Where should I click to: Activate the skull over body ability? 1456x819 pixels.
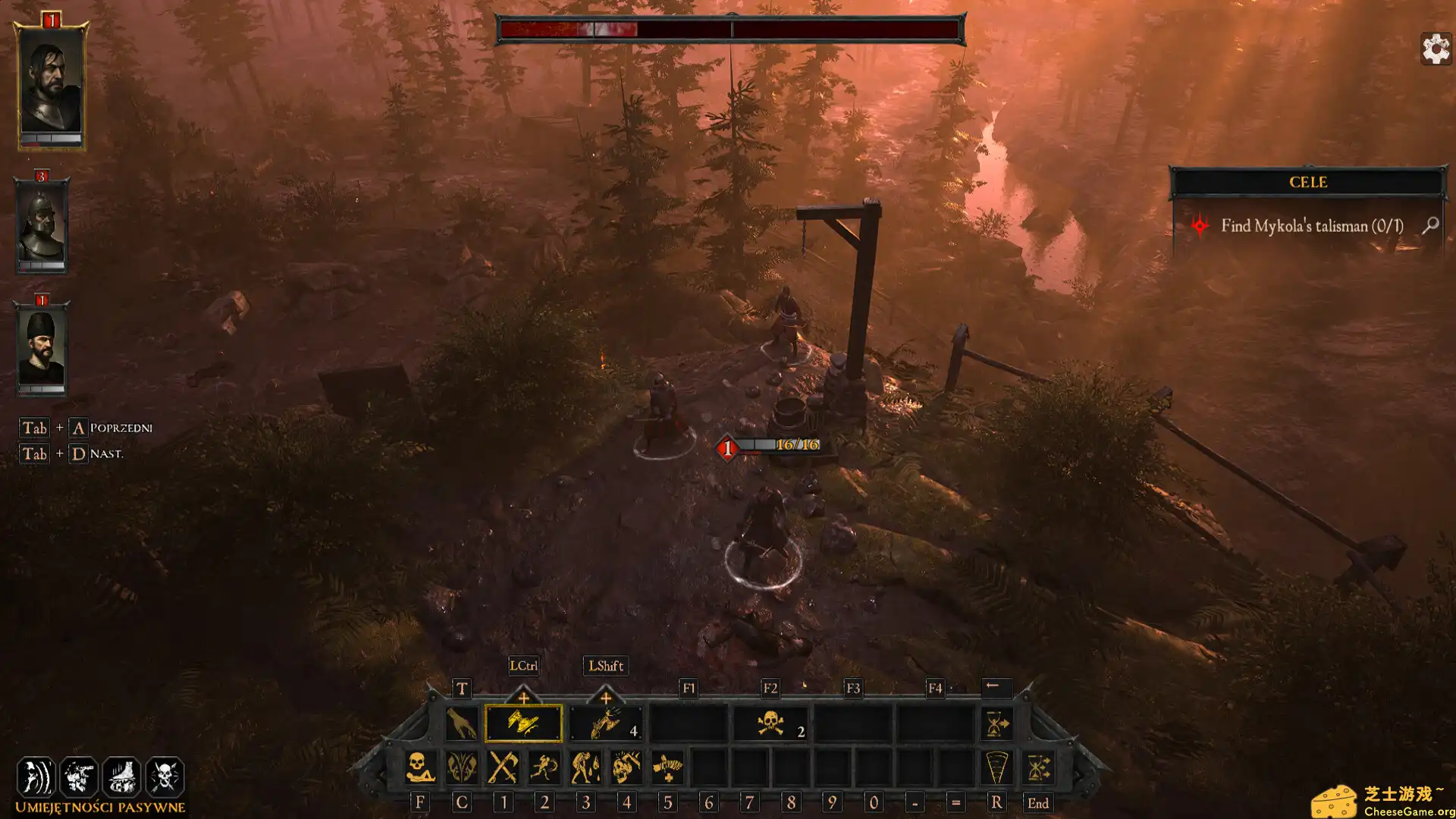[x=420, y=767]
